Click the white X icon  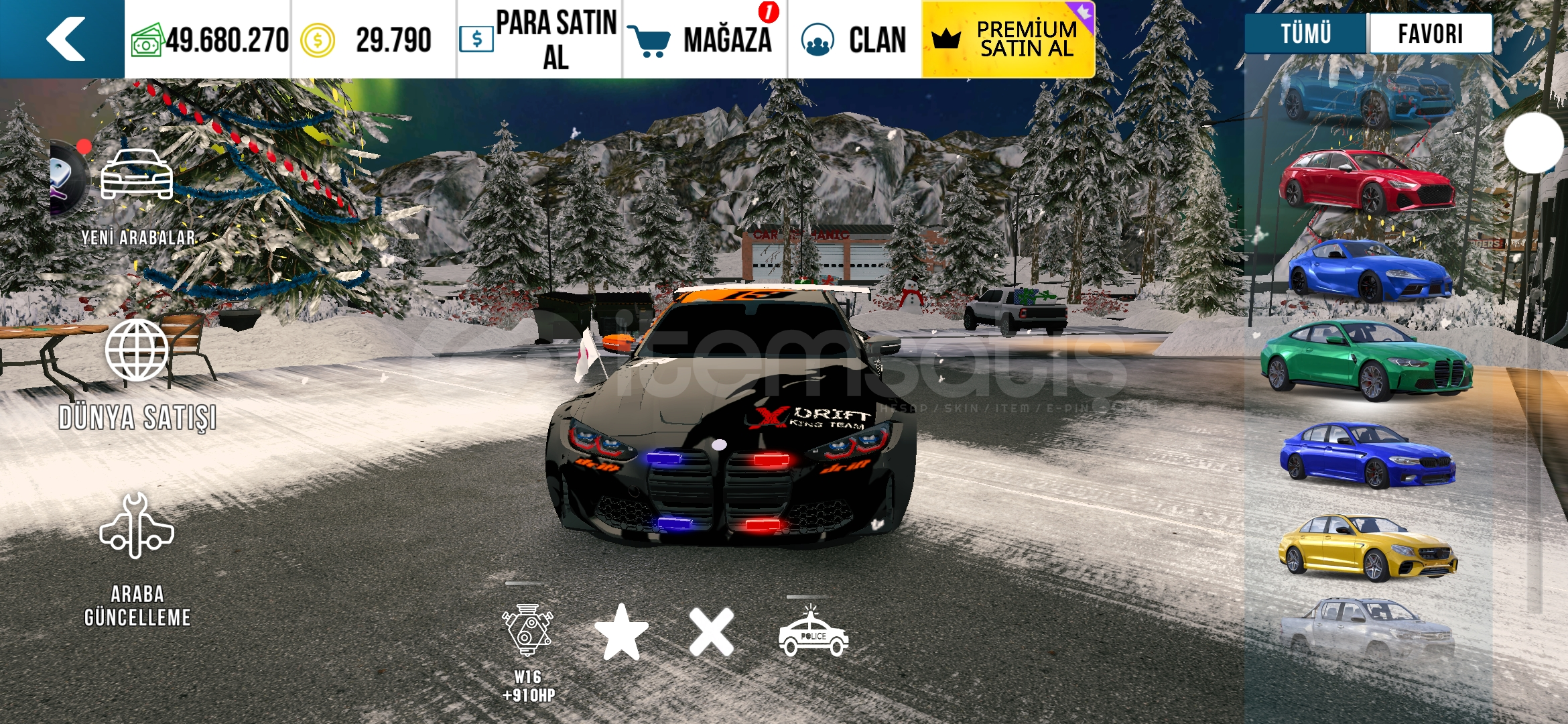click(711, 632)
